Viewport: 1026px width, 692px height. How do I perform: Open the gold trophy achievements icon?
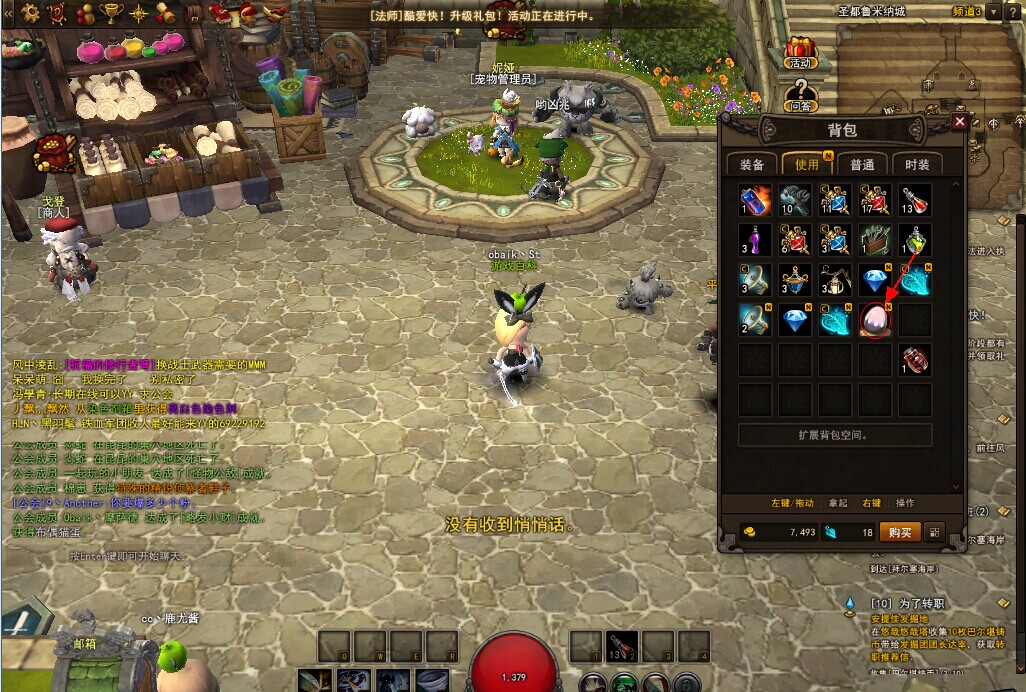pos(112,13)
